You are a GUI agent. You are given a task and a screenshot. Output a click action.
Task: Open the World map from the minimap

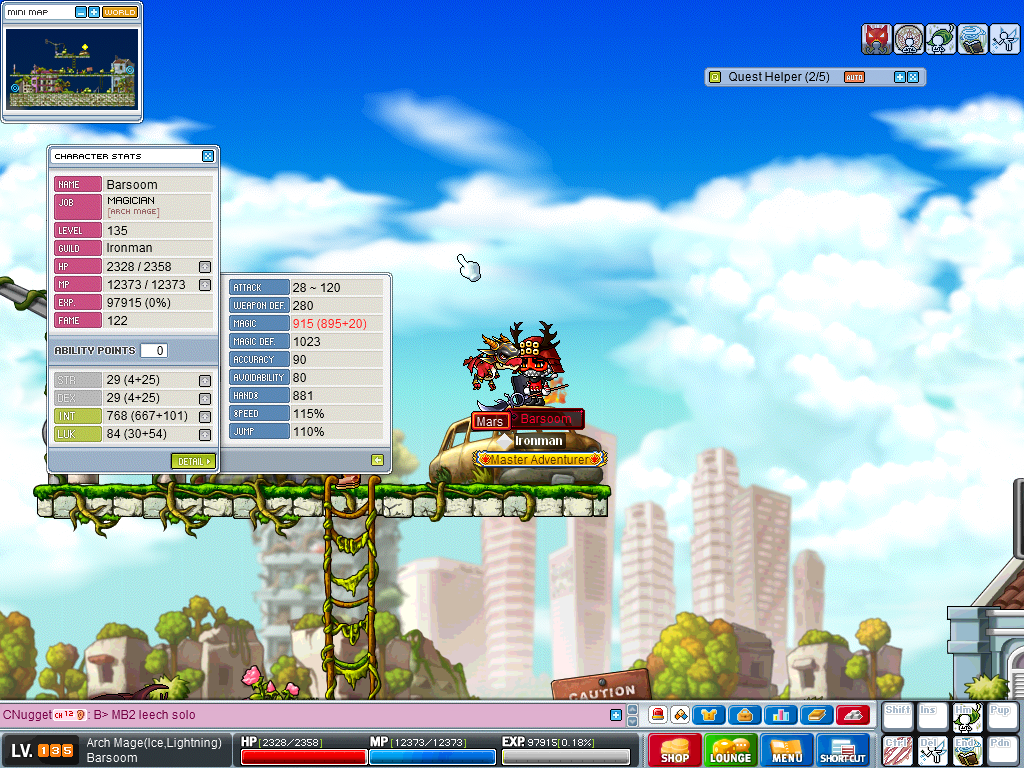[x=120, y=13]
